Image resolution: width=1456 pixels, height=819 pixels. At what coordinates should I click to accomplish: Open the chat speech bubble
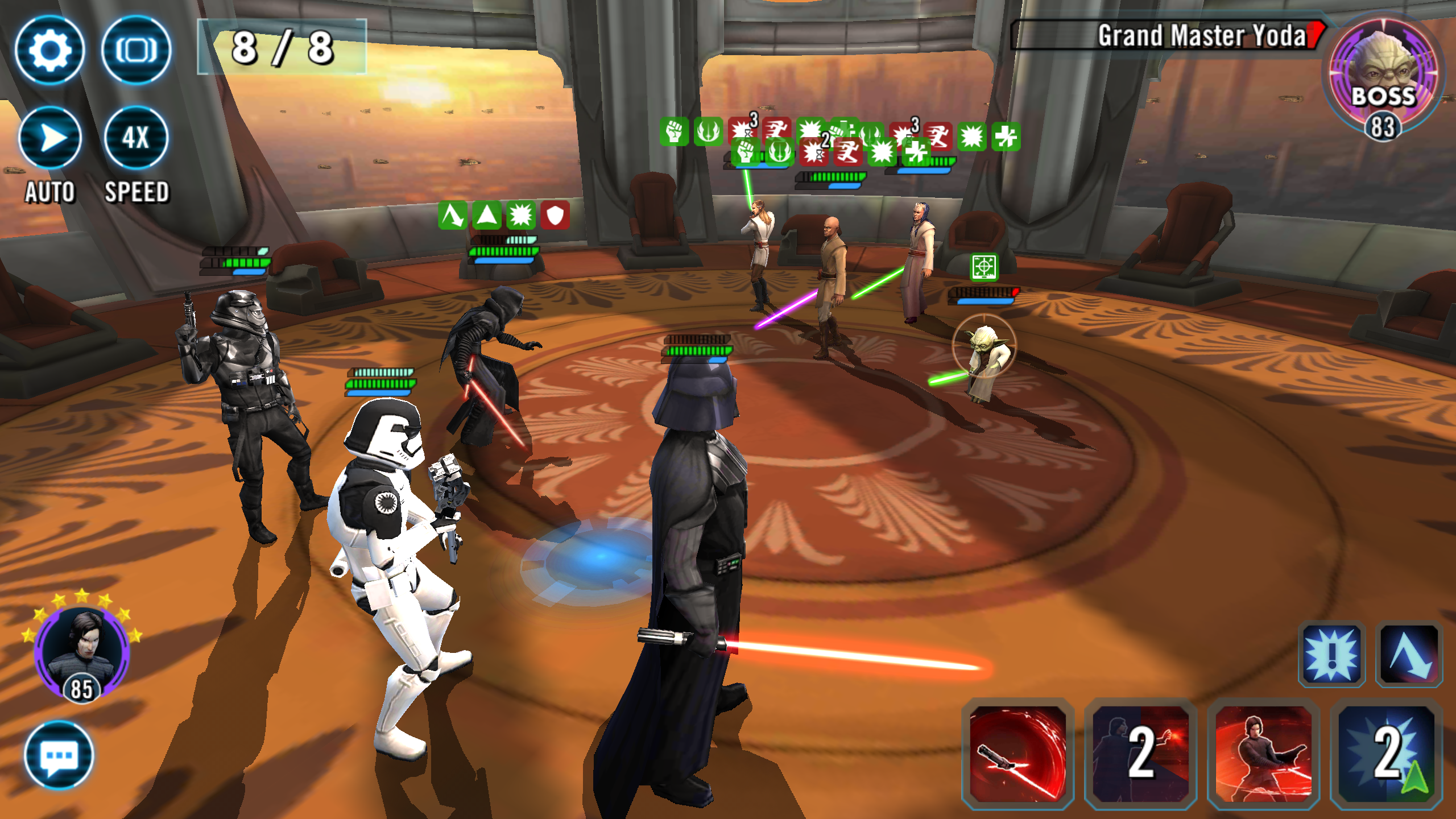point(59,755)
